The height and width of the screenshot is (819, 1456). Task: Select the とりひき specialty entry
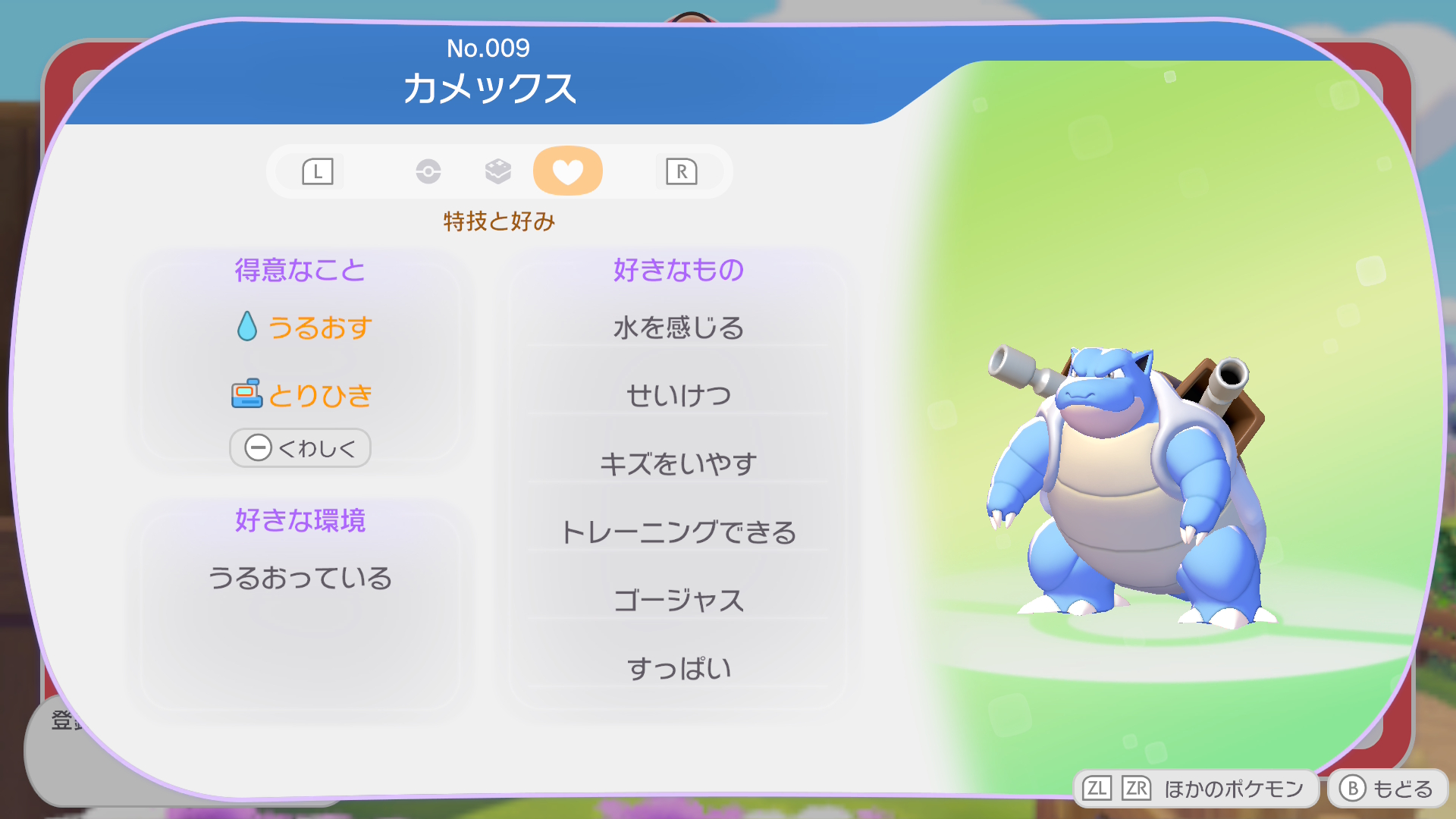click(302, 395)
